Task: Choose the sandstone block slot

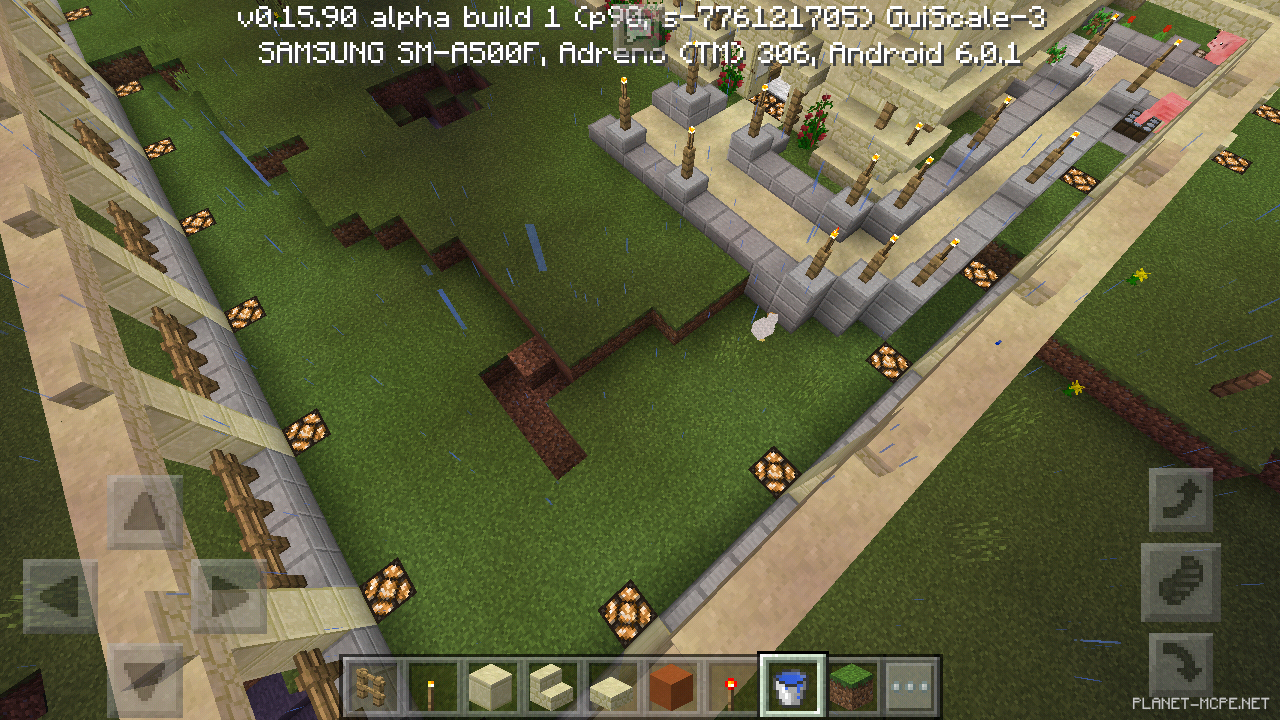Action: coord(493,687)
